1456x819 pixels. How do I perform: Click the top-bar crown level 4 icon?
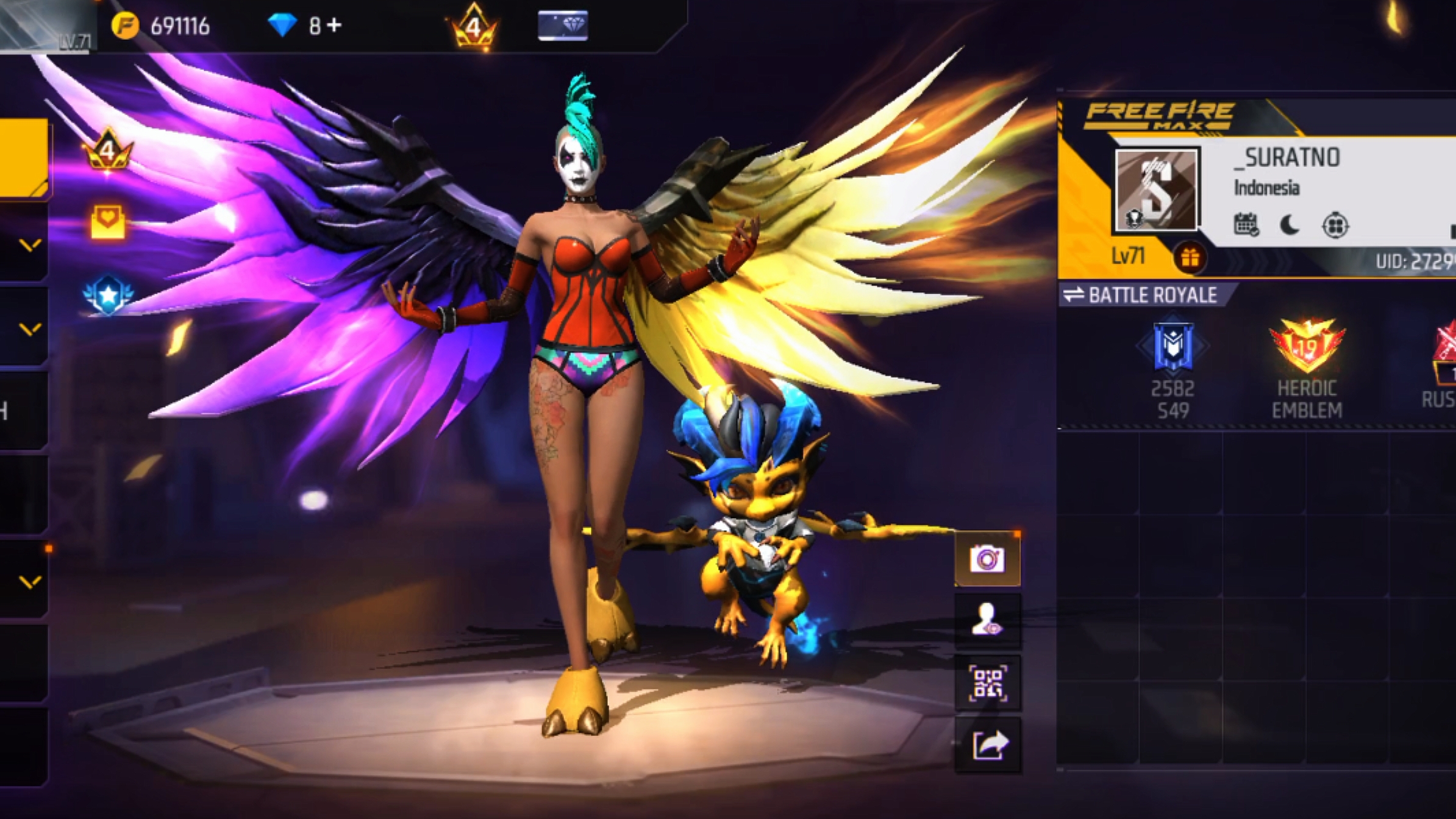point(474,27)
